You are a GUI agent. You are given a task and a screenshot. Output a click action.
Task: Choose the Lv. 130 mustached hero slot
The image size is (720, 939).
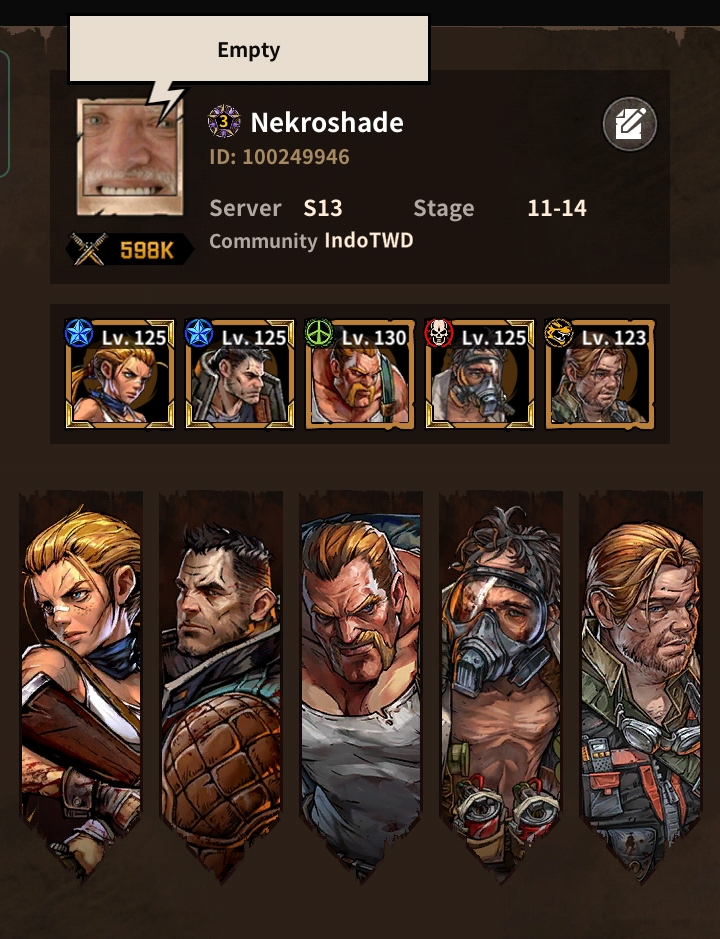coord(360,375)
